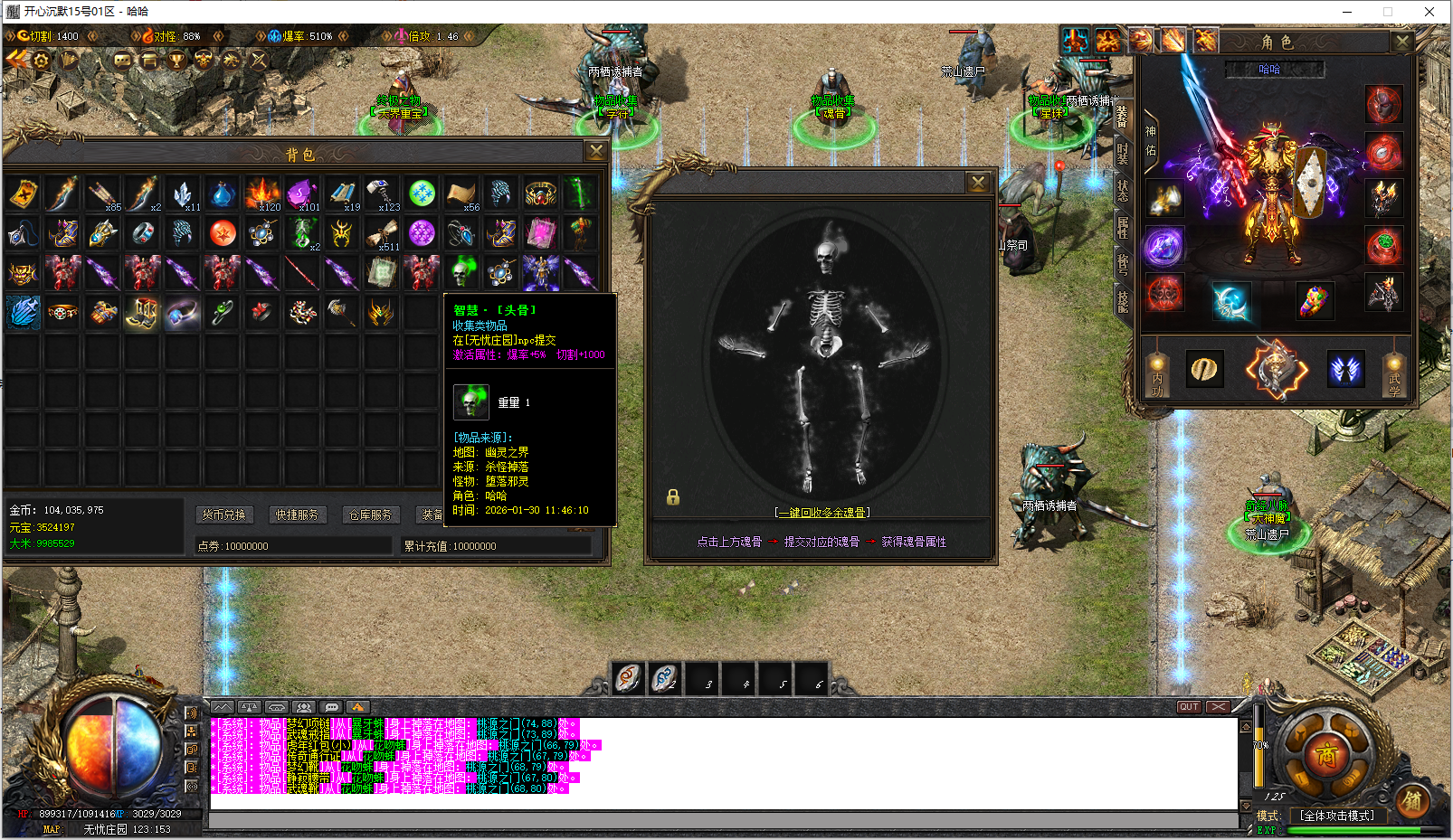Open the 商 shop button

(x=1326, y=755)
